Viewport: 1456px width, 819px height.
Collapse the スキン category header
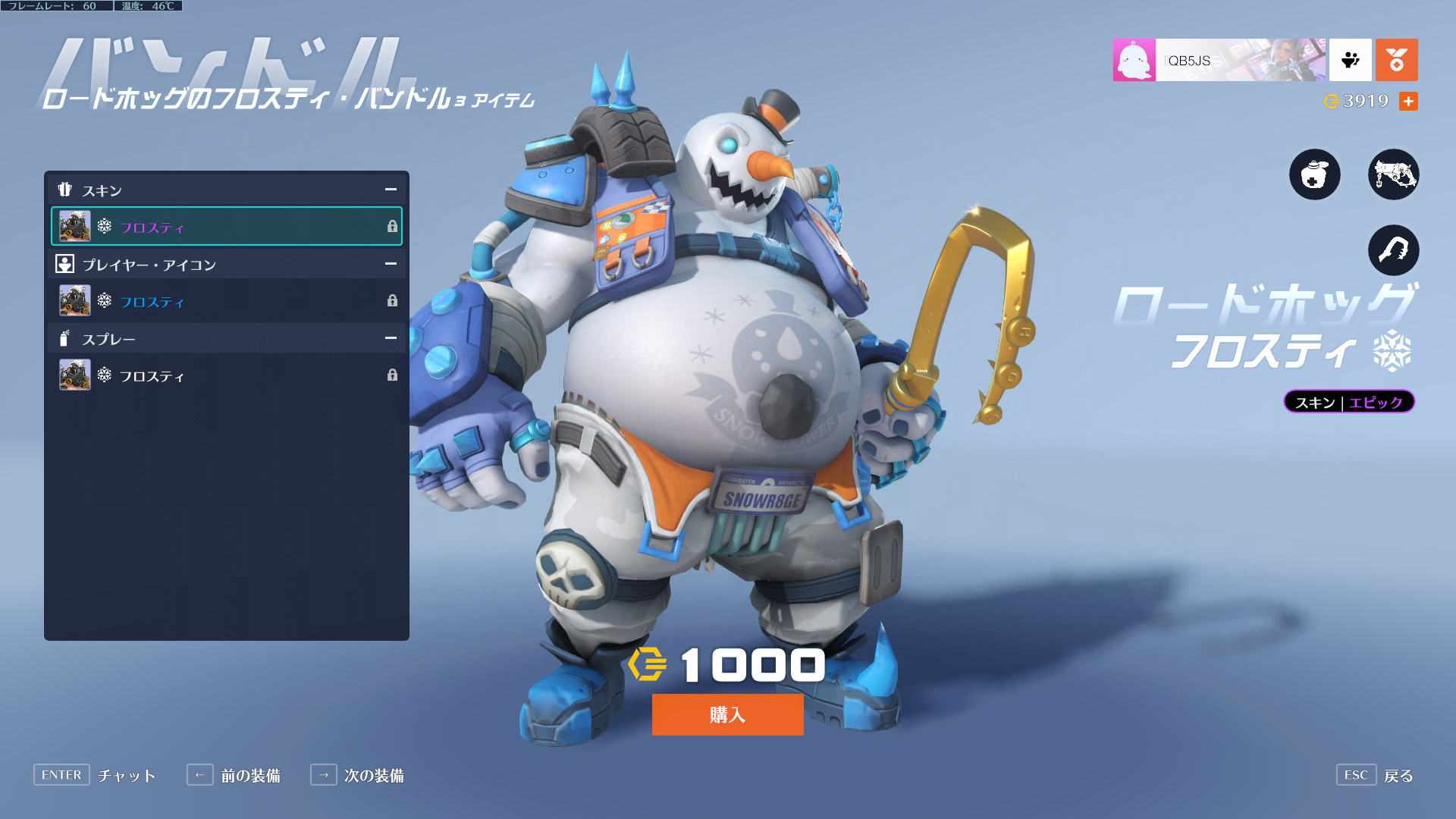(x=391, y=190)
